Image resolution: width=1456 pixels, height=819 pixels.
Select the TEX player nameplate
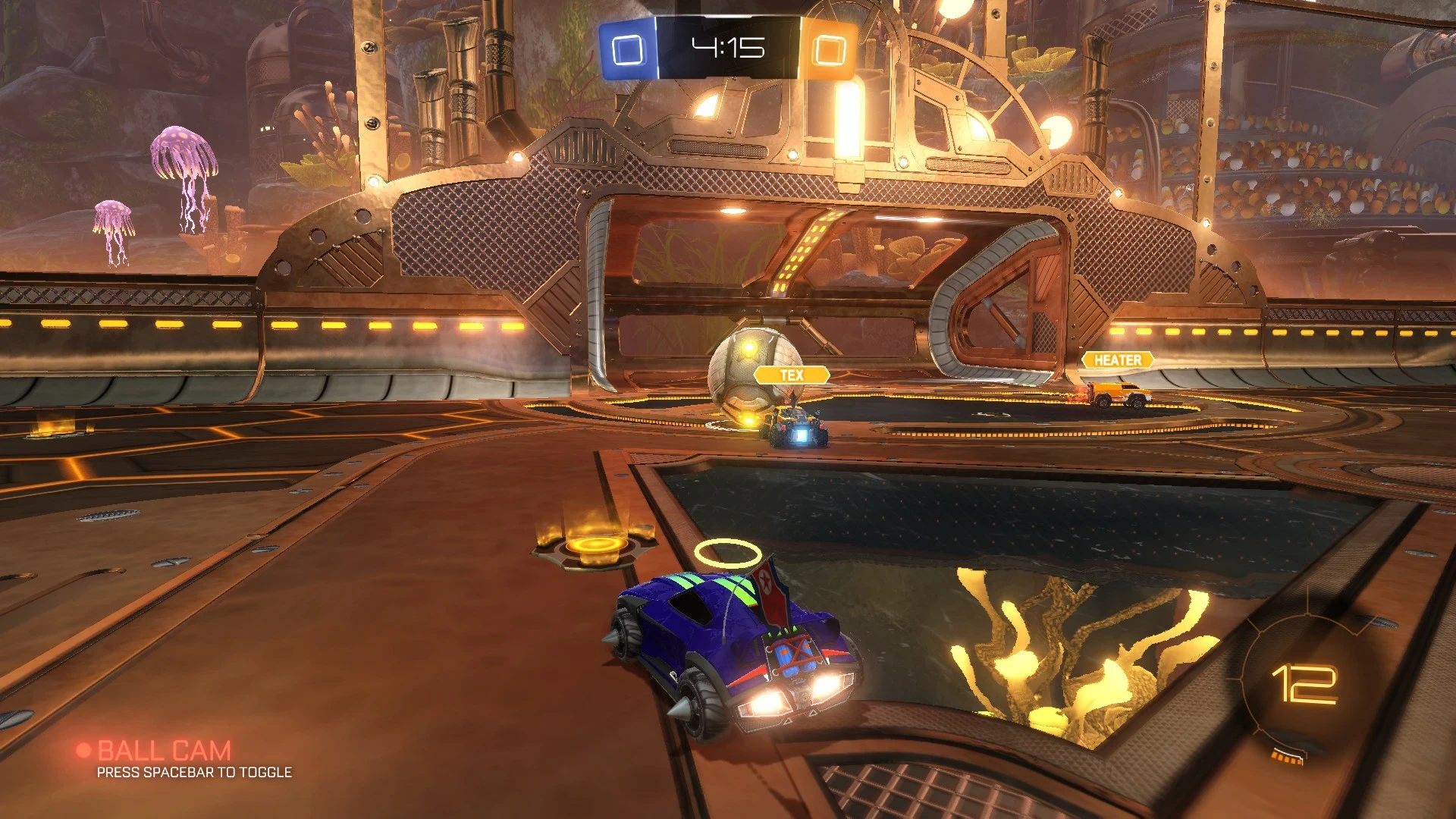coord(791,375)
